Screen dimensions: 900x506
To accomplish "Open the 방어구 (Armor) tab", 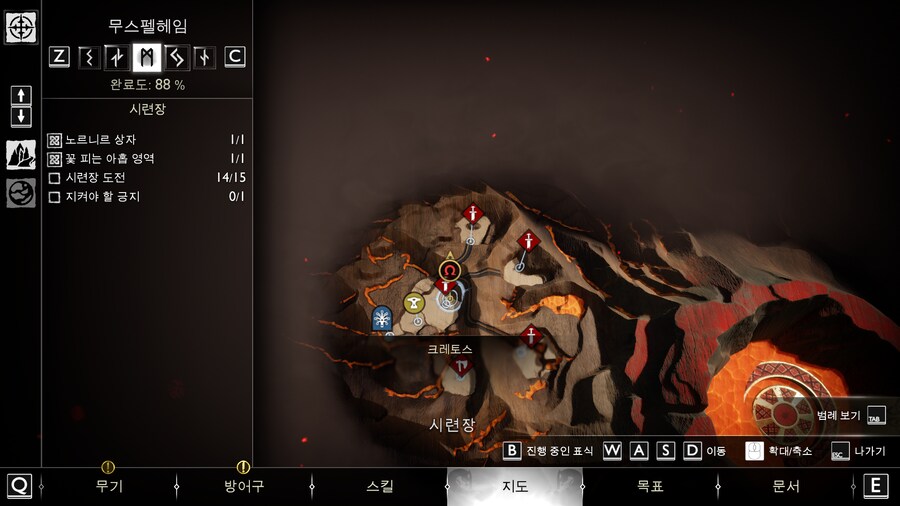I will (243, 486).
